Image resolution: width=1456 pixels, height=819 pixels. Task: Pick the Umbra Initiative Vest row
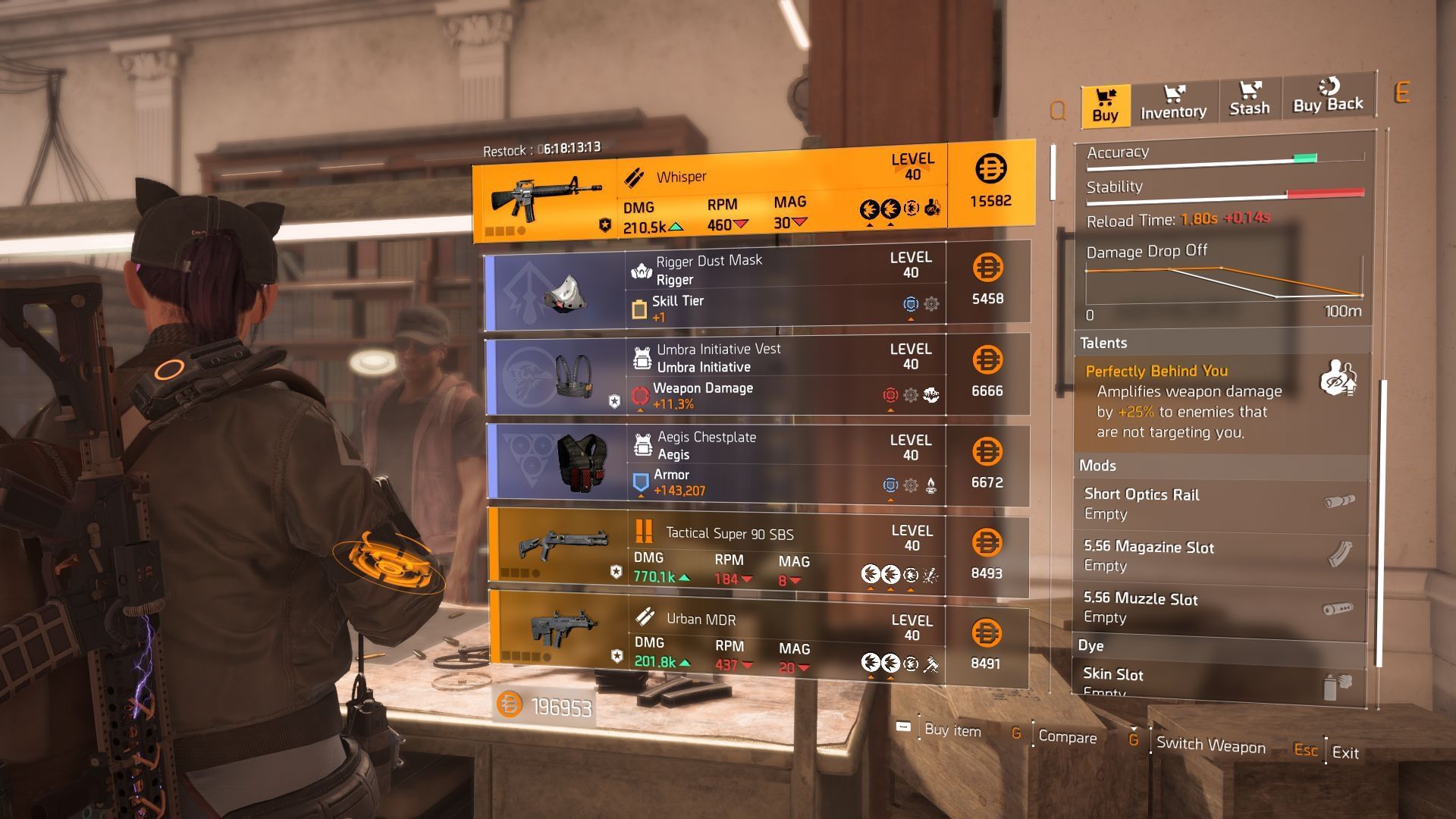pyautogui.click(x=756, y=375)
